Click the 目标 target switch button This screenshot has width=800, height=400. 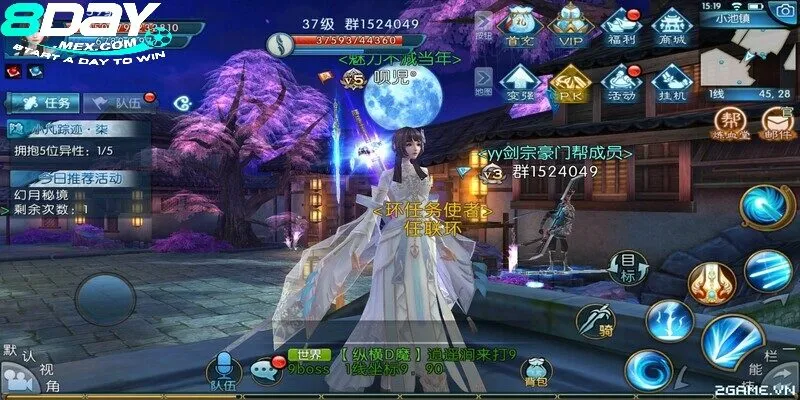tap(627, 267)
